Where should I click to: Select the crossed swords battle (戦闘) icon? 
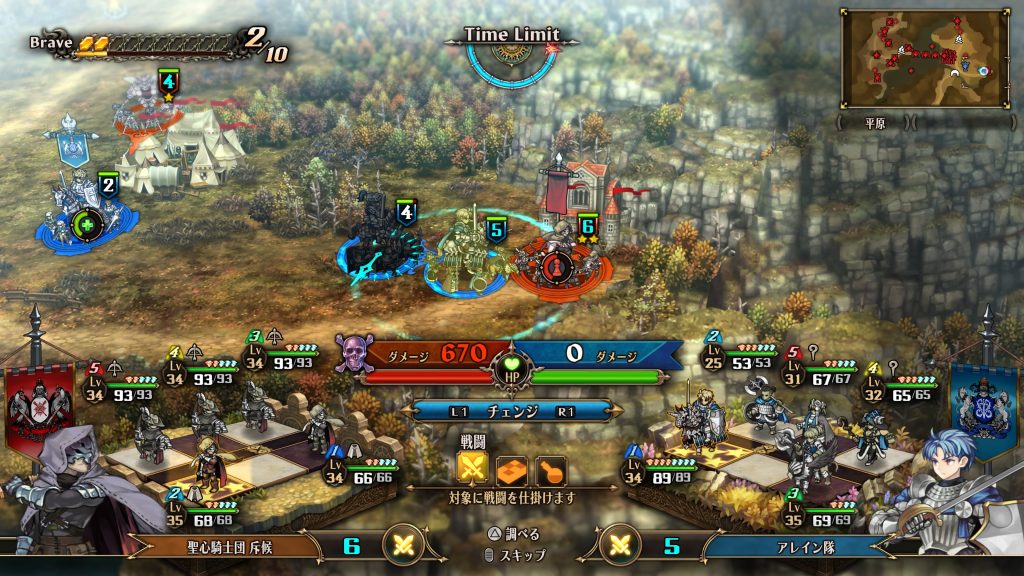[473, 470]
